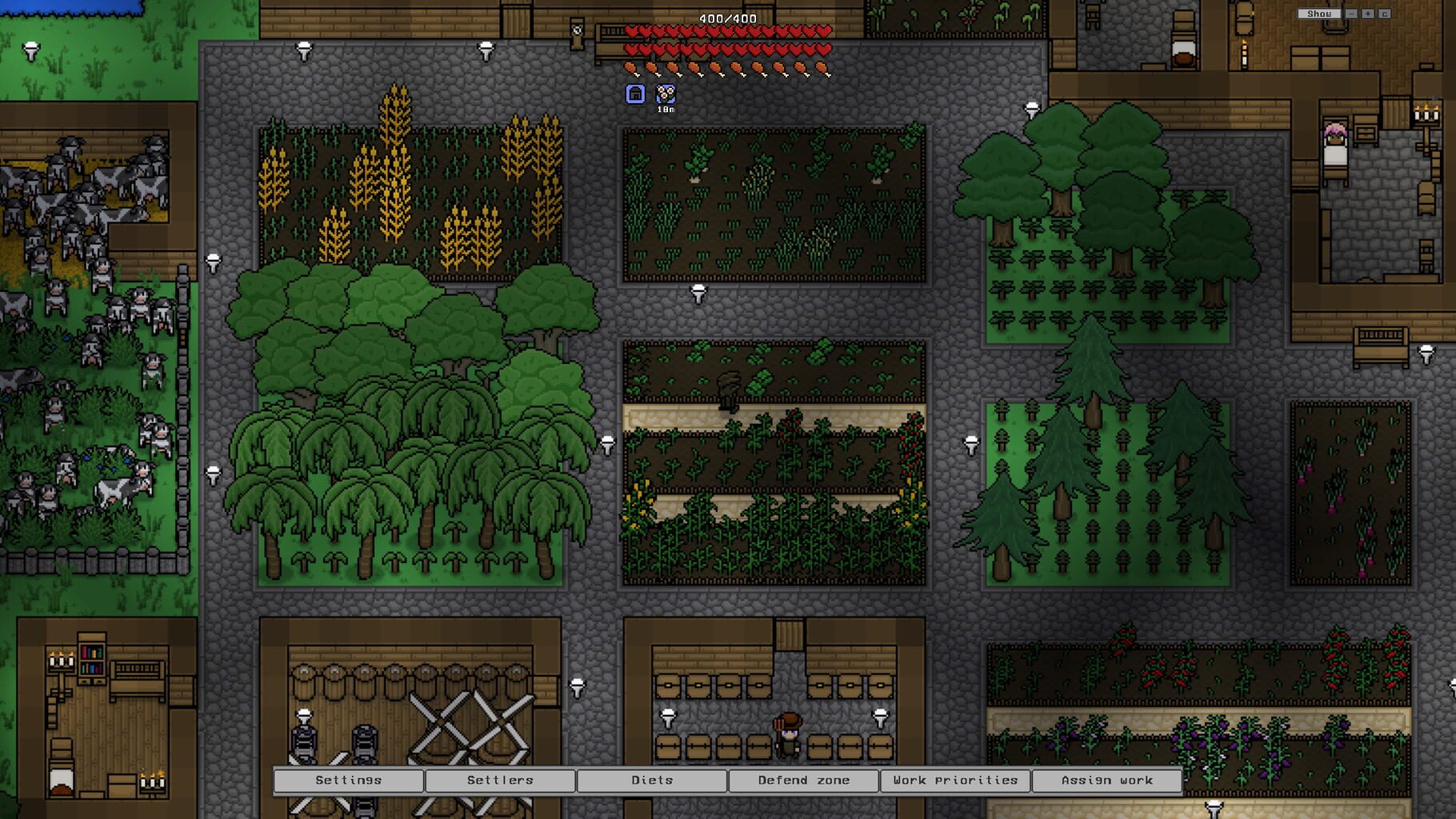Click the blue house shelter icon
This screenshot has width=1456, height=819.
coord(634,94)
